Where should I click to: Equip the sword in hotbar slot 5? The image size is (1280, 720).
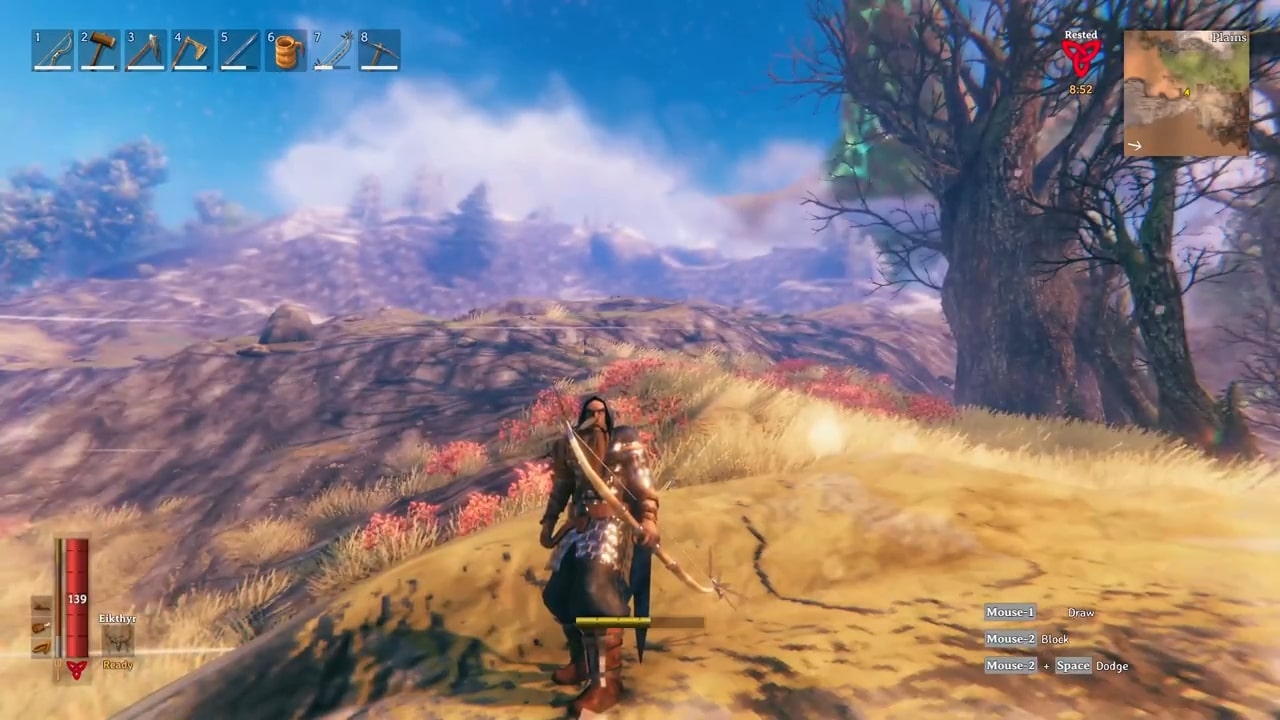[x=239, y=50]
